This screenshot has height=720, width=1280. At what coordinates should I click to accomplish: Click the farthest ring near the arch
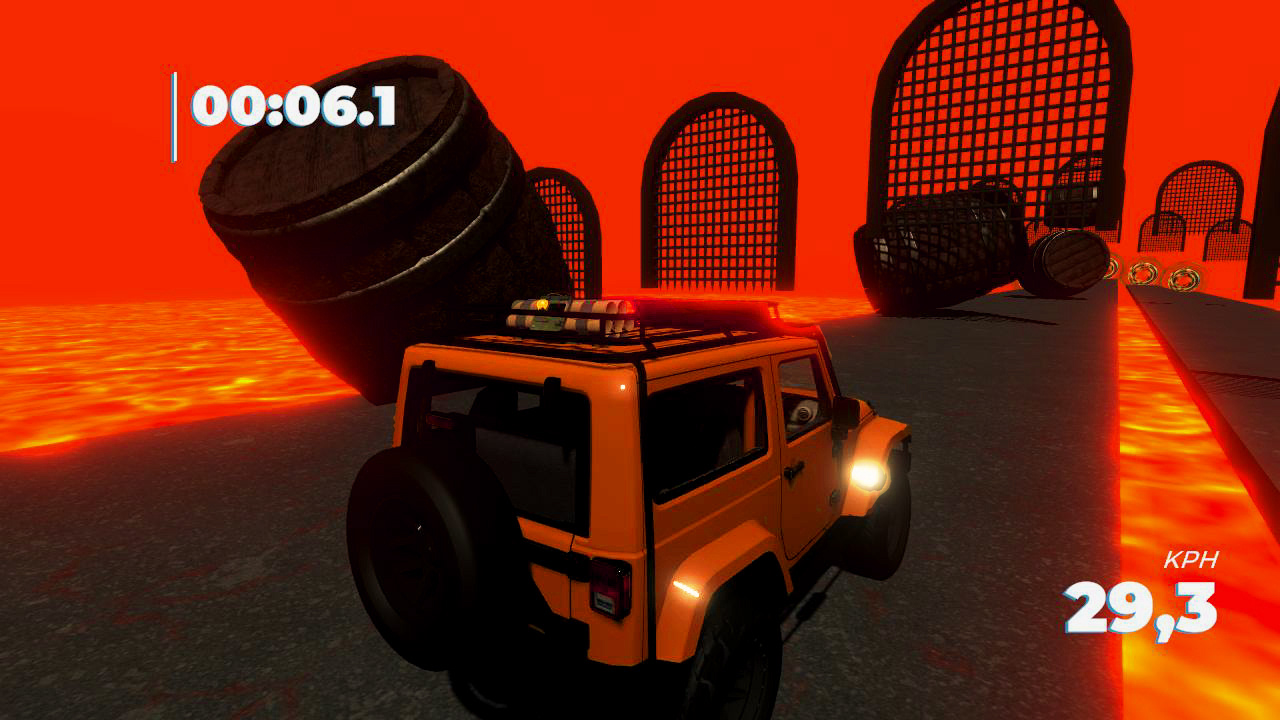coord(1111,267)
